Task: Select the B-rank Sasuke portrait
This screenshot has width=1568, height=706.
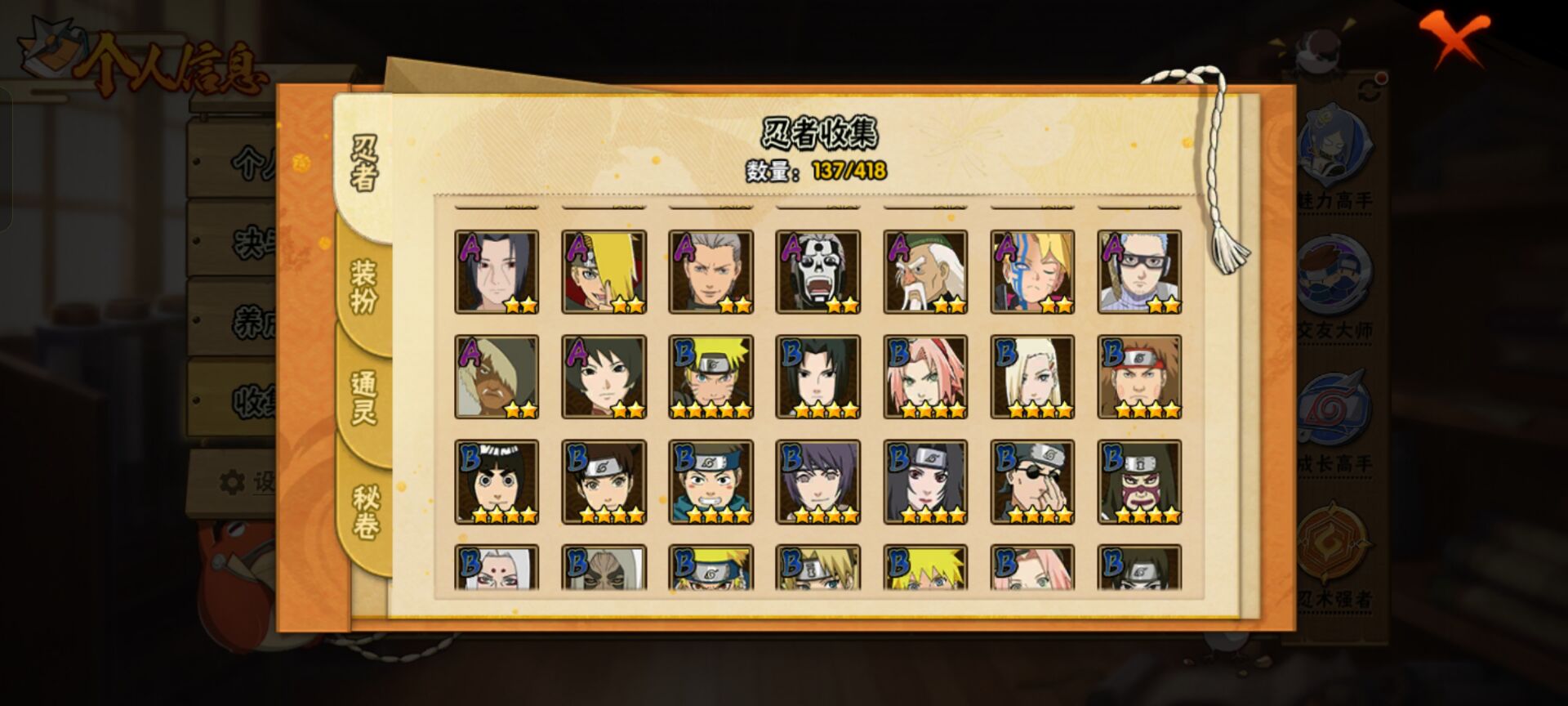Action: point(817,377)
